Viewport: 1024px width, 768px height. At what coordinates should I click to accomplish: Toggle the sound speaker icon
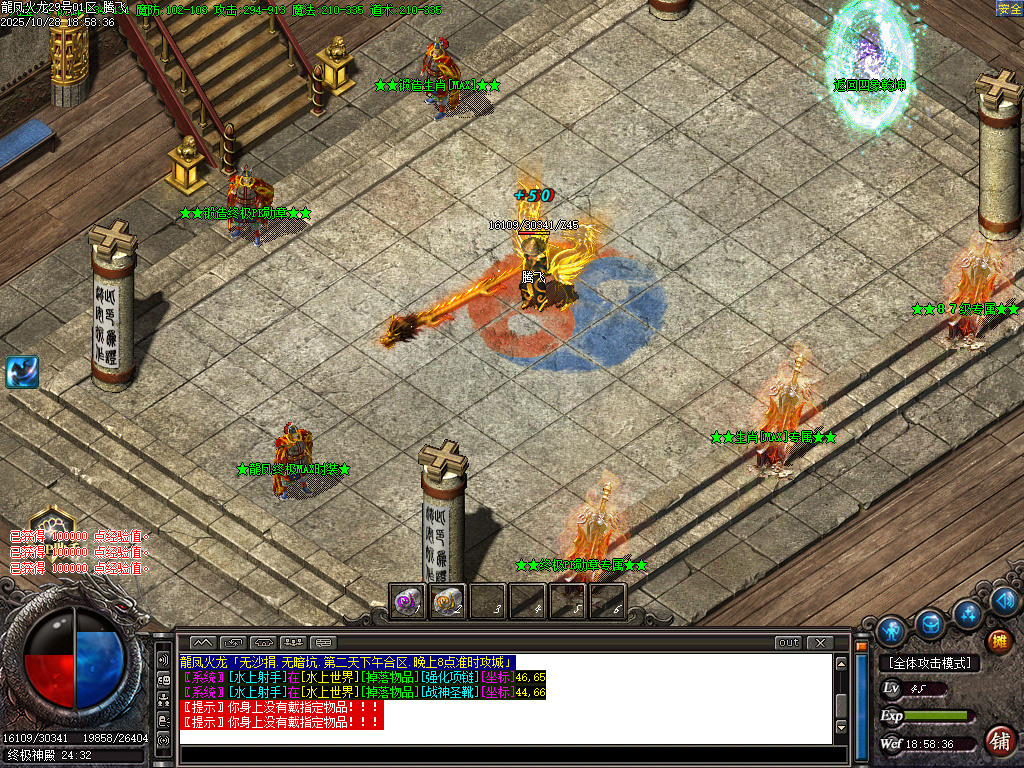(1006, 601)
